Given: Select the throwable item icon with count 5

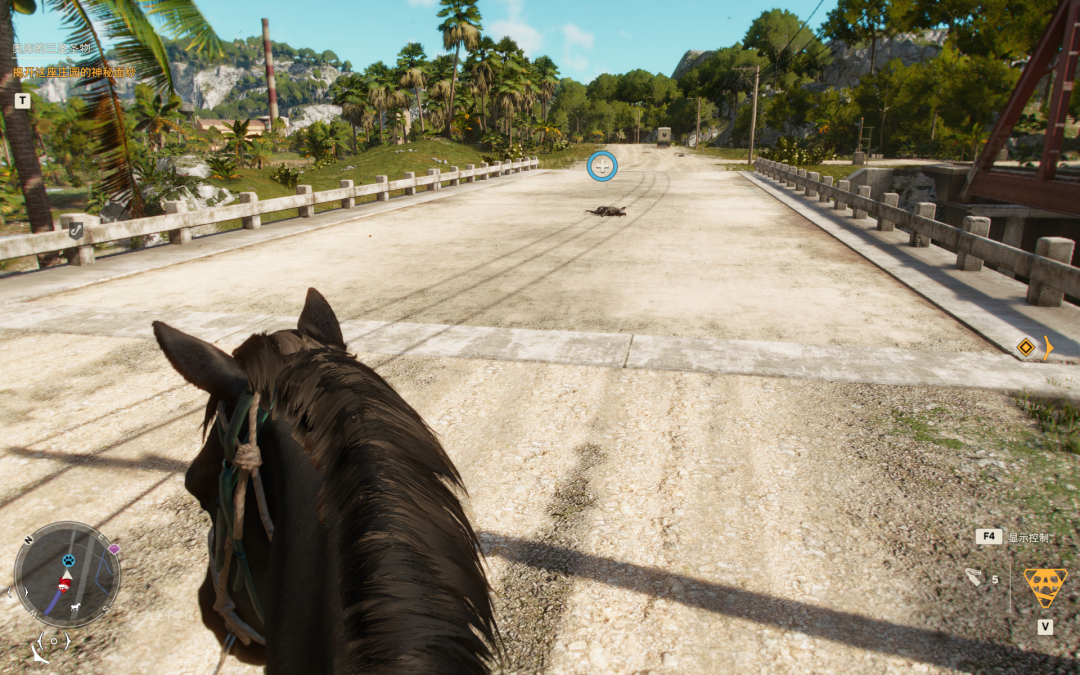Looking at the screenshot, I should 974,577.
